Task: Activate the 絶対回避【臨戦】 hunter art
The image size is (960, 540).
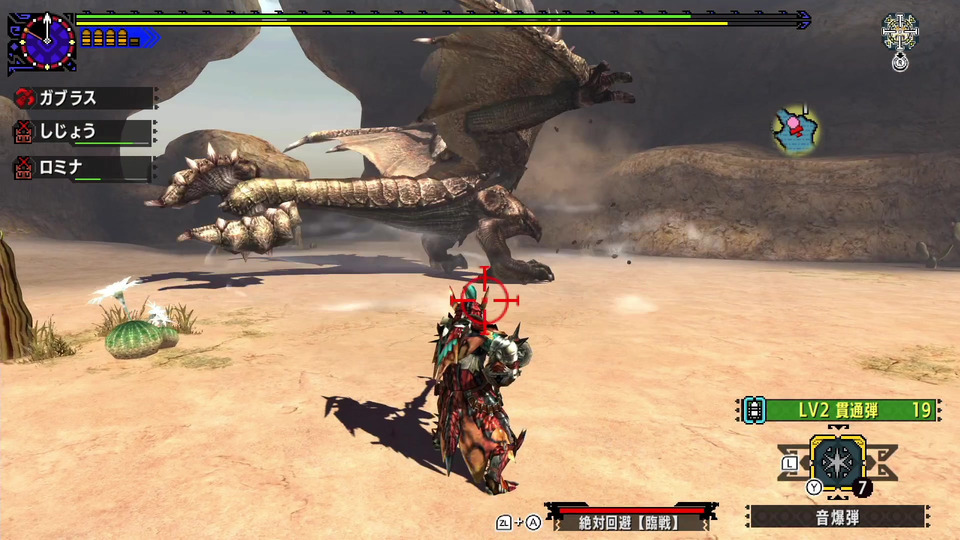Action: pos(626,521)
